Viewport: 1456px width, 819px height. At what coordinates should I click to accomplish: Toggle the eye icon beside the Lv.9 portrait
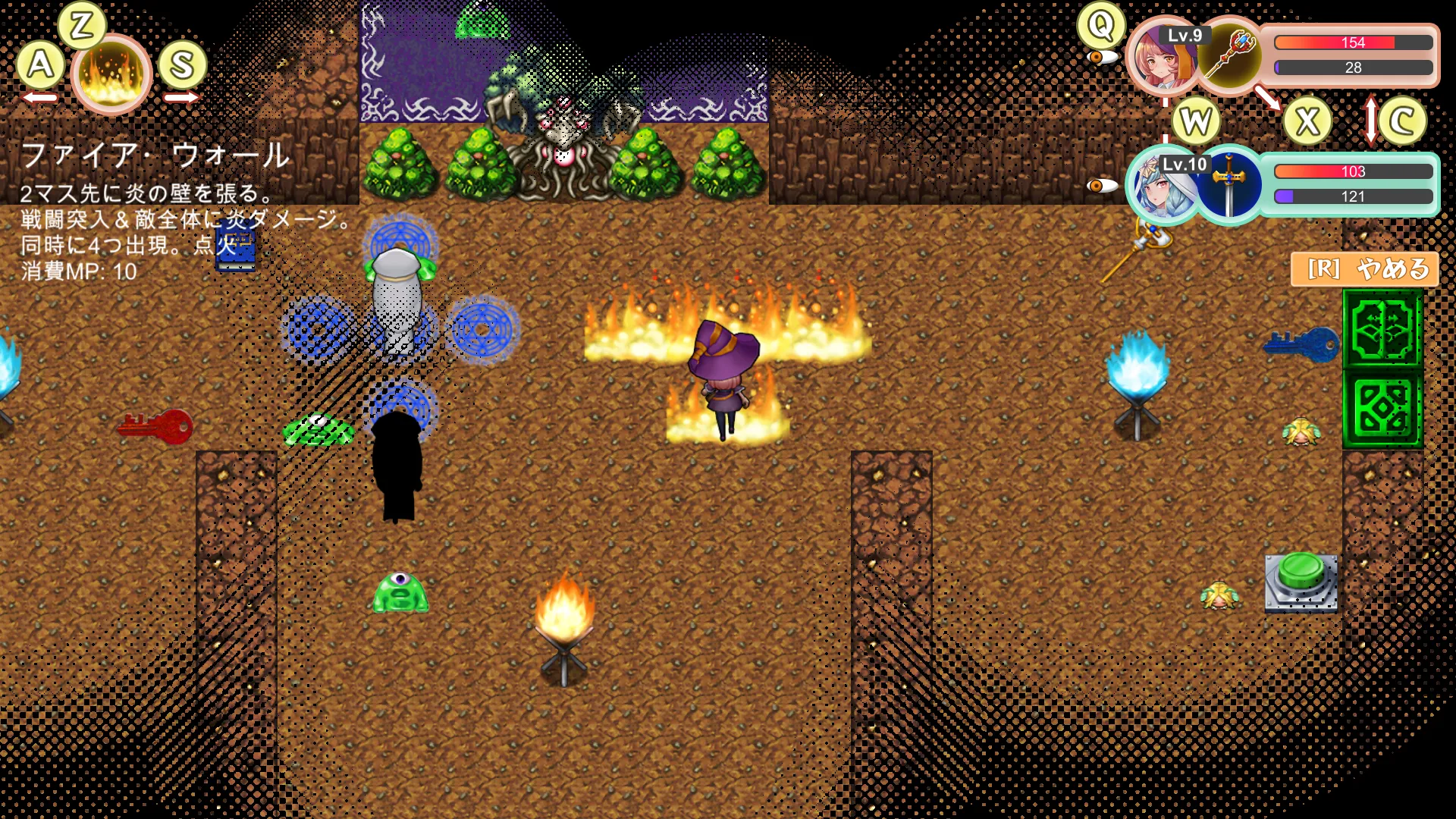1101,58
